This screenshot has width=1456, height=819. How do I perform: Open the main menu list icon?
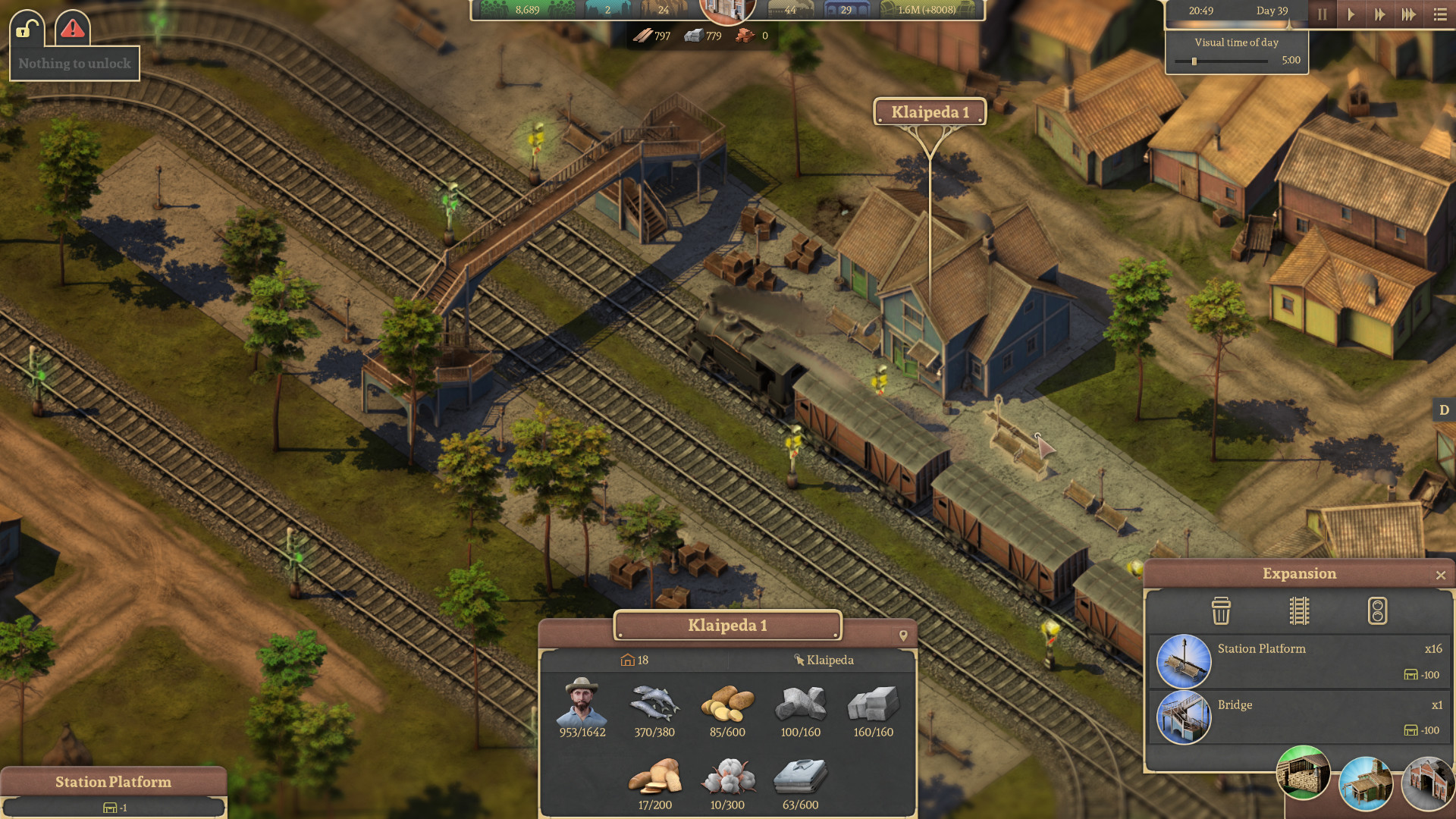[x=1440, y=14]
